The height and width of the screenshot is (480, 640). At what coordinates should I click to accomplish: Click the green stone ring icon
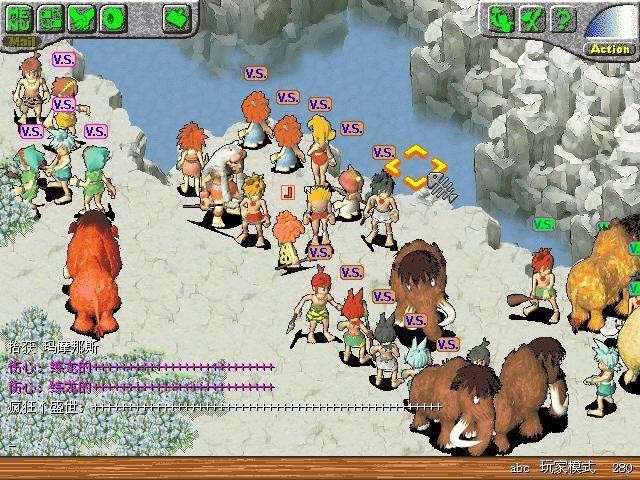coord(114,18)
